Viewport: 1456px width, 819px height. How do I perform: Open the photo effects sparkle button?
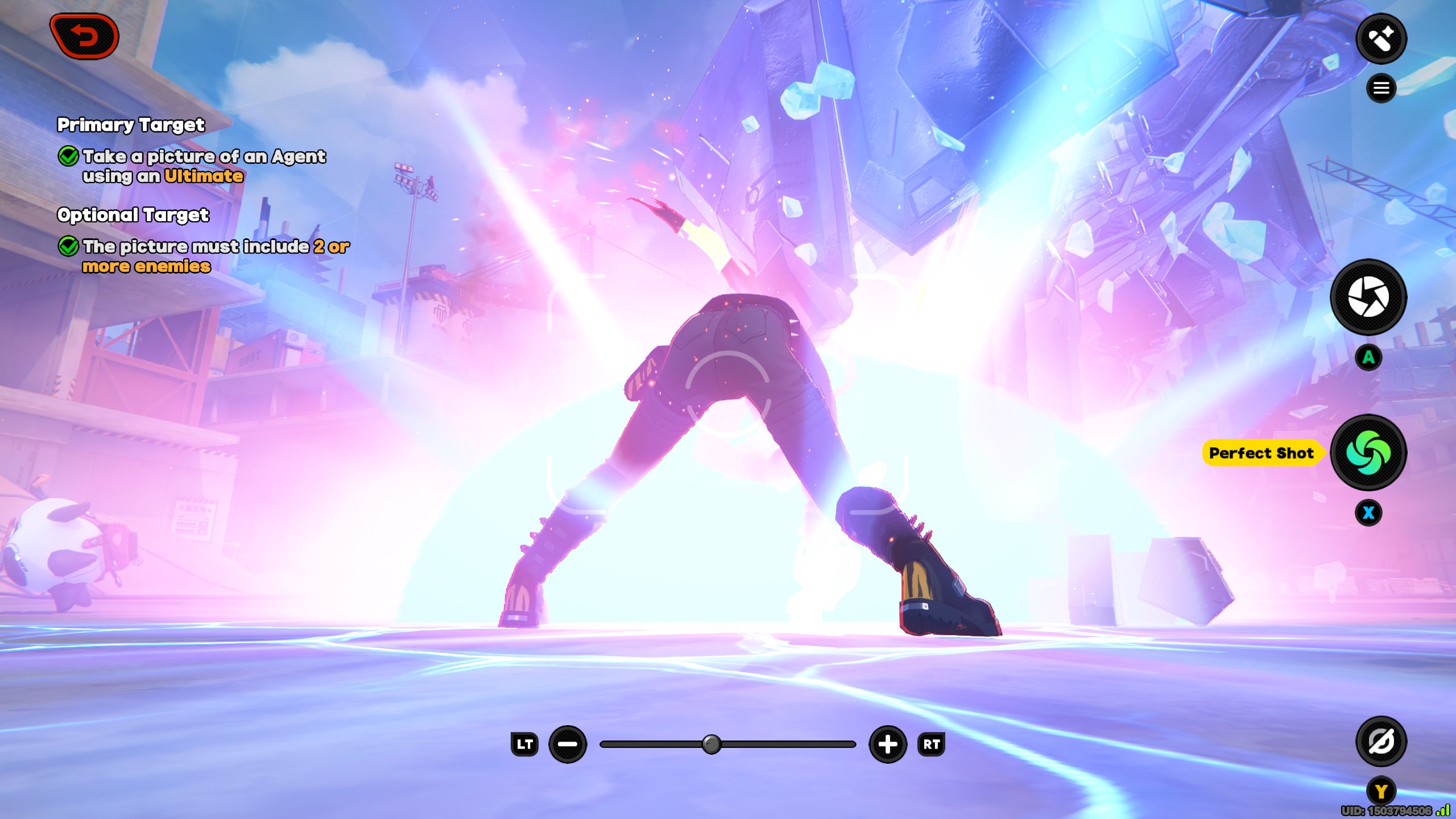[1381, 39]
